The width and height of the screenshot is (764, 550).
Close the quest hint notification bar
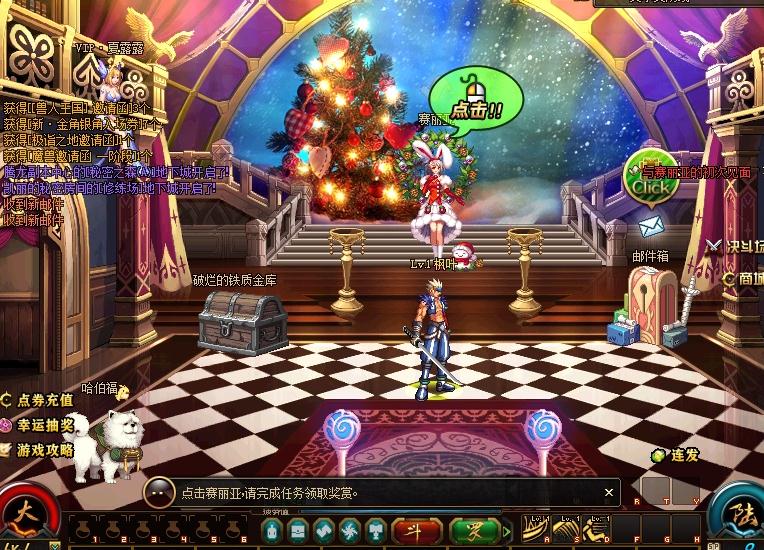(x=609, y=492)
